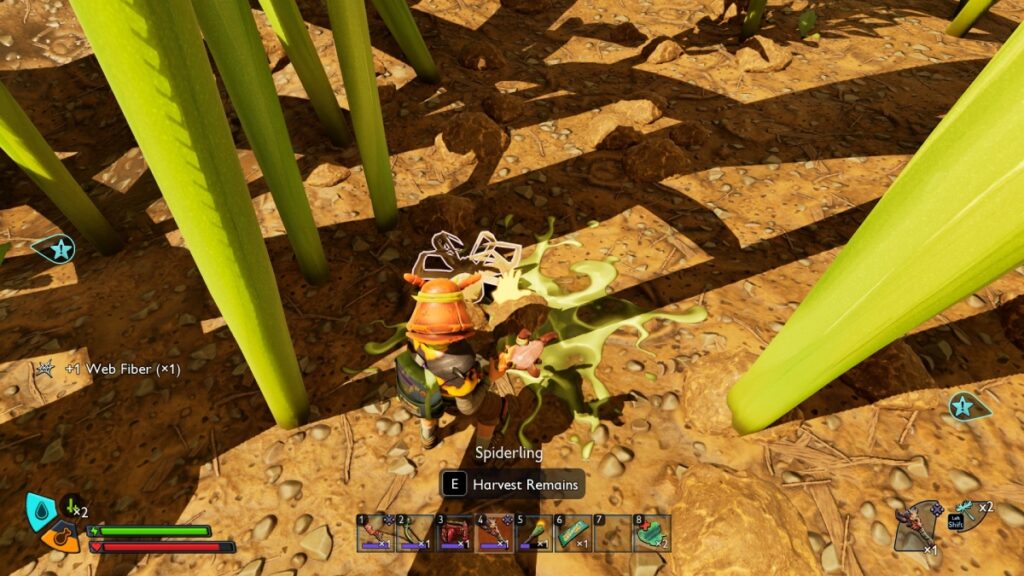Select the spiked club in hotbar slot 4
The image size is (1024, 576).
click(x=494, y=533)
